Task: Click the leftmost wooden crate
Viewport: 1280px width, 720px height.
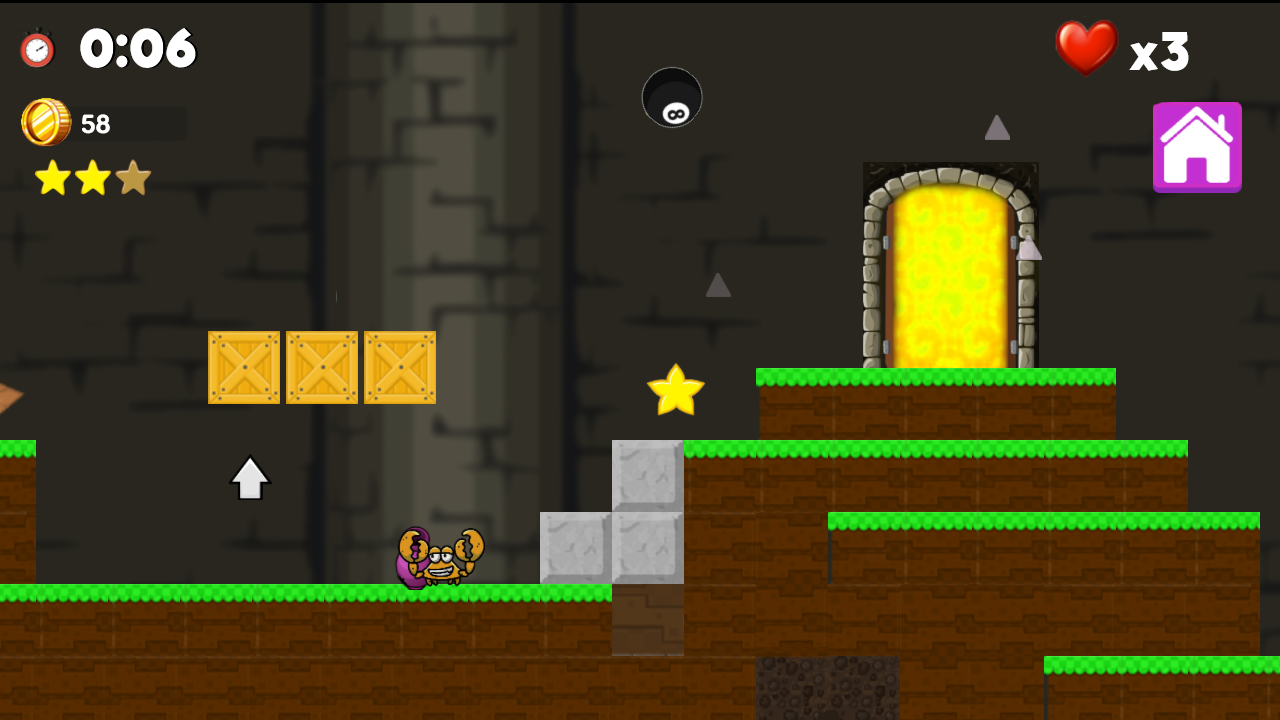Action: [x=245, y=367]
